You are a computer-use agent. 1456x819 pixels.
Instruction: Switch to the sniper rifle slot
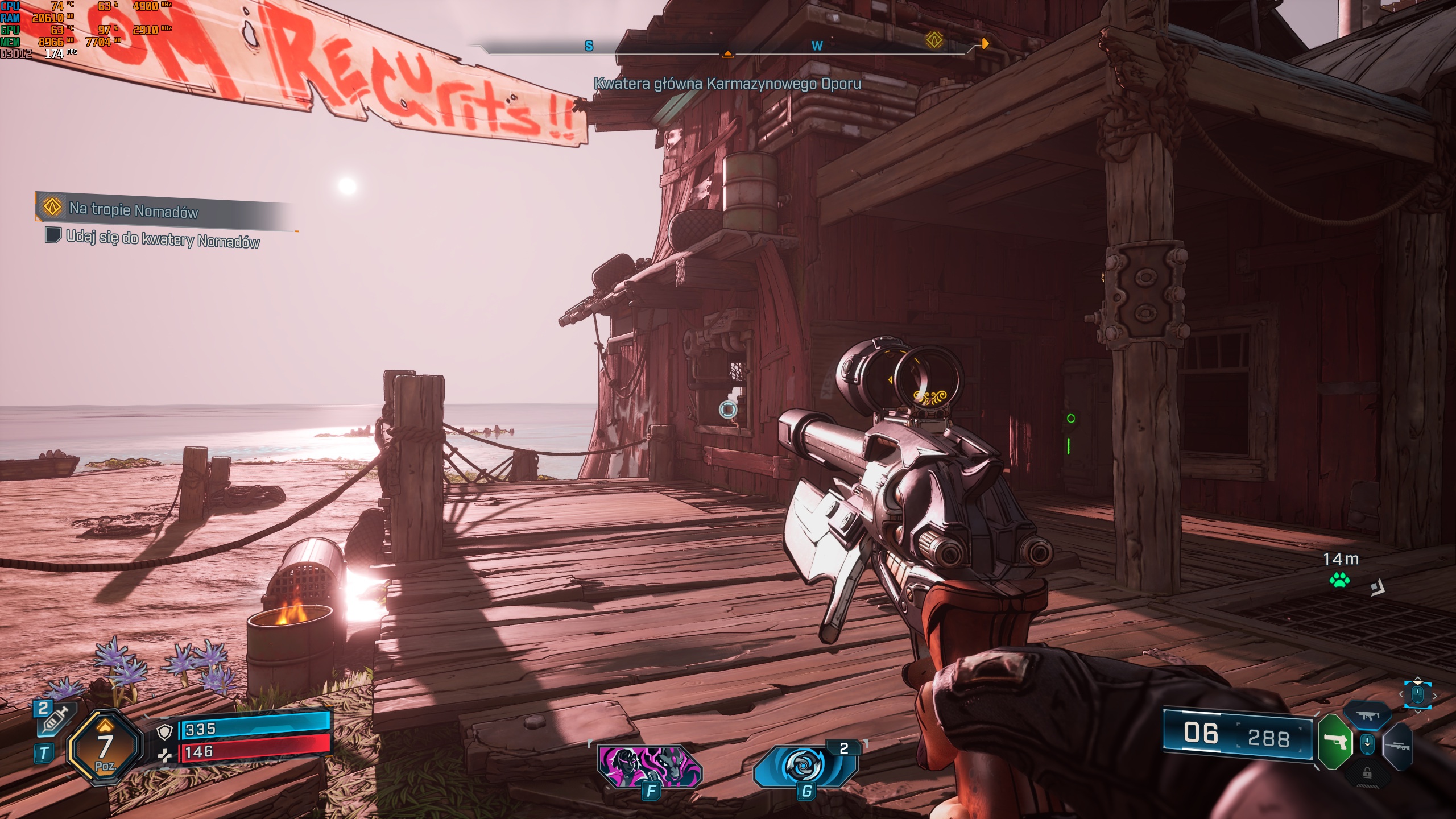(1398, 746)
